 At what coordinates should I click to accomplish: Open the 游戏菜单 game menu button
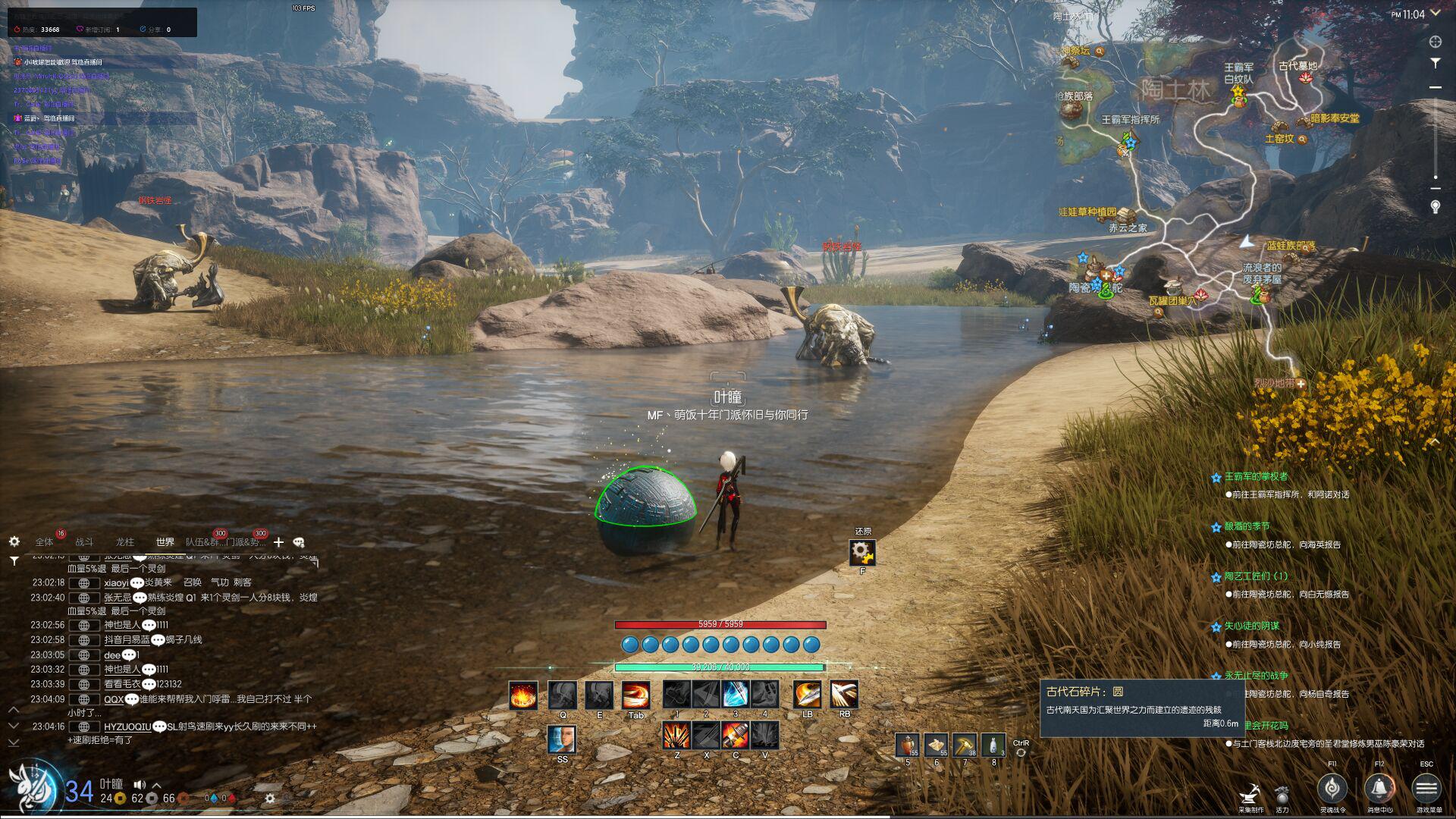[1426, 789]
